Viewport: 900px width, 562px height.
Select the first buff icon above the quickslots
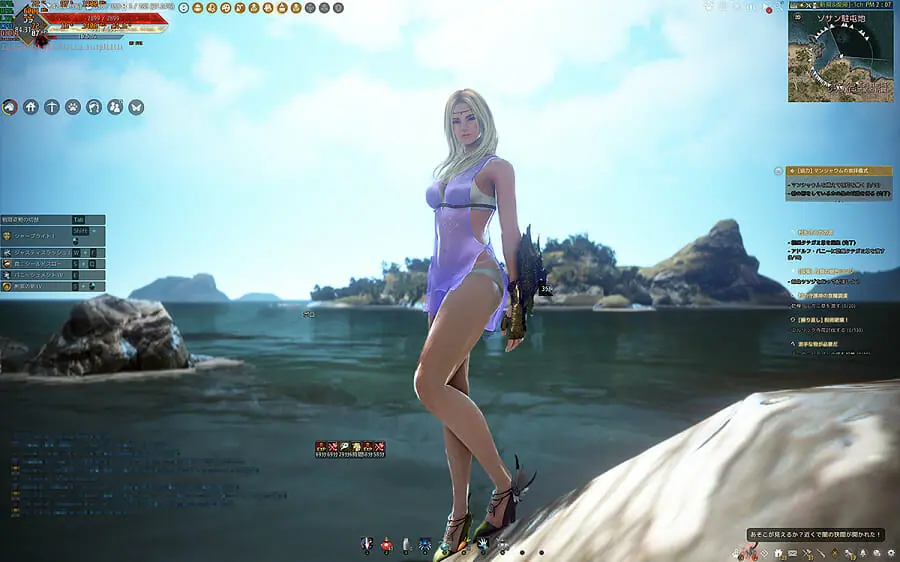(x=321, y=446)
